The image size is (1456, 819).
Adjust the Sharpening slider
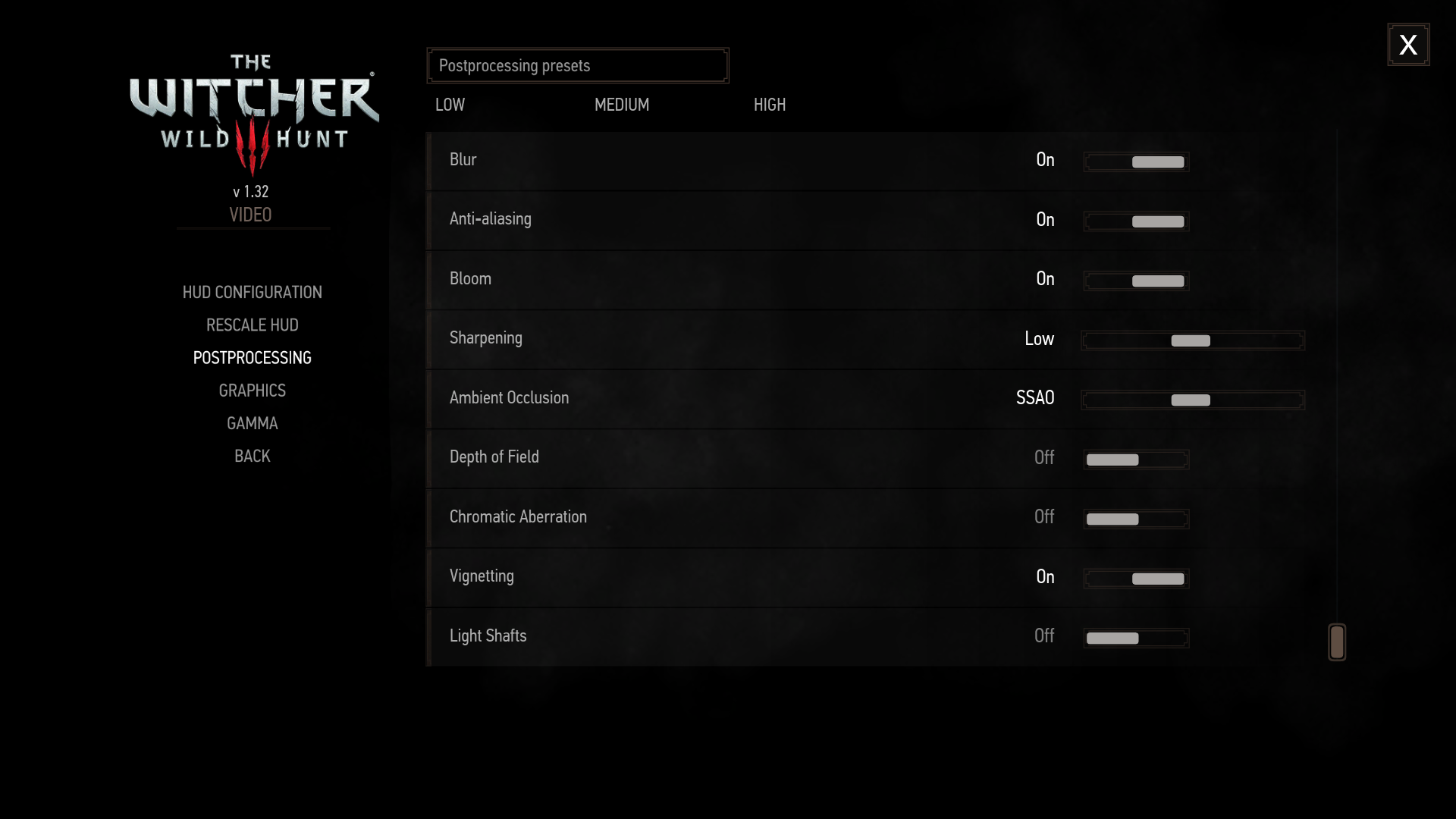1192,340
